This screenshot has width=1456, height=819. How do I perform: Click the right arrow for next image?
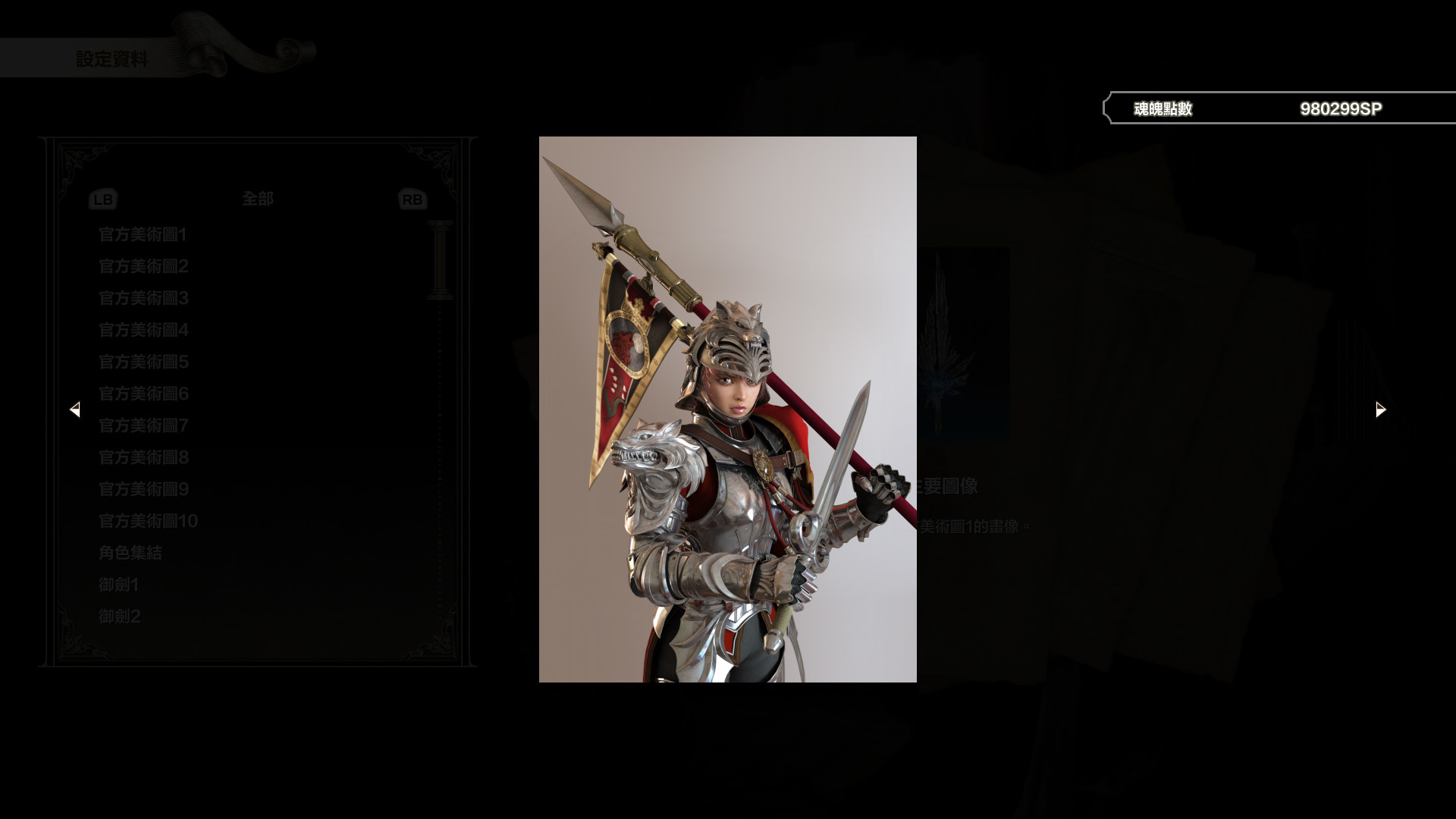click(1380, 409)
